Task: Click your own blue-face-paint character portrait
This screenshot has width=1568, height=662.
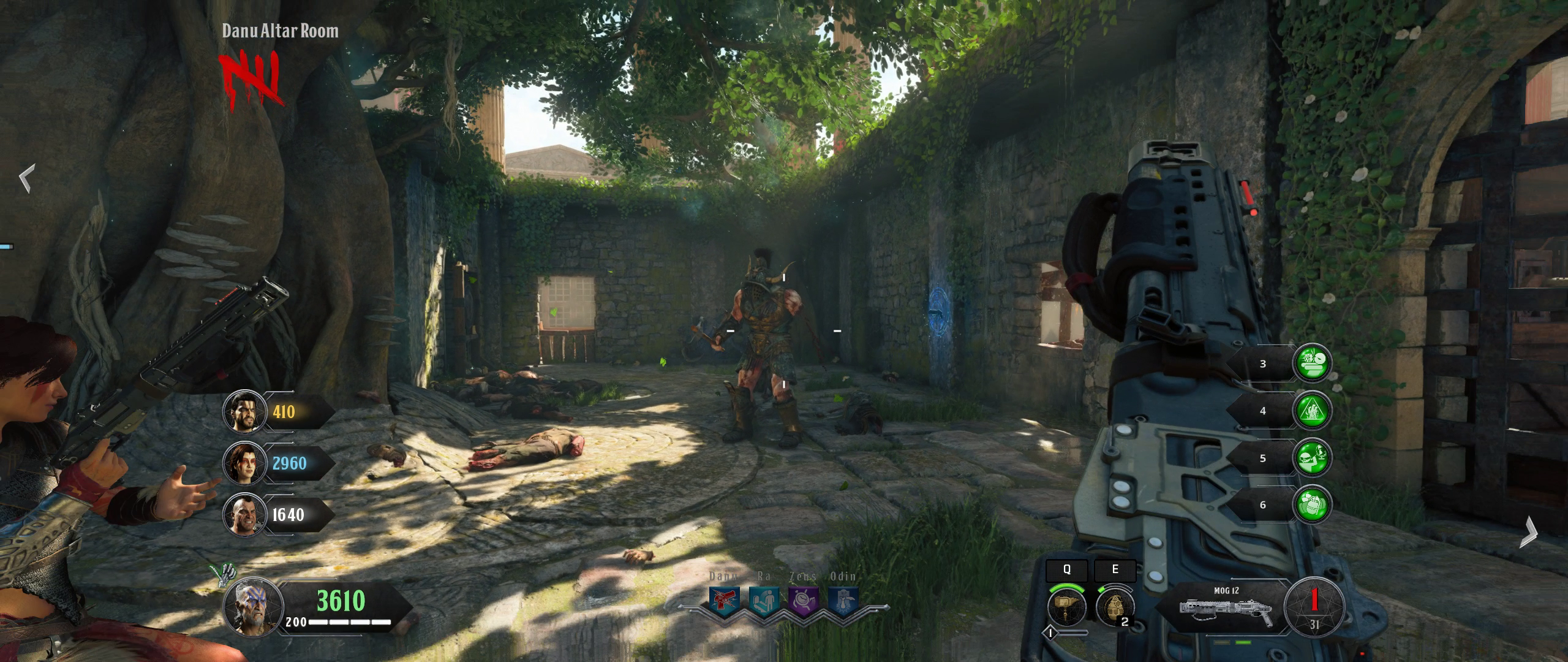Action: pos(253,607)
